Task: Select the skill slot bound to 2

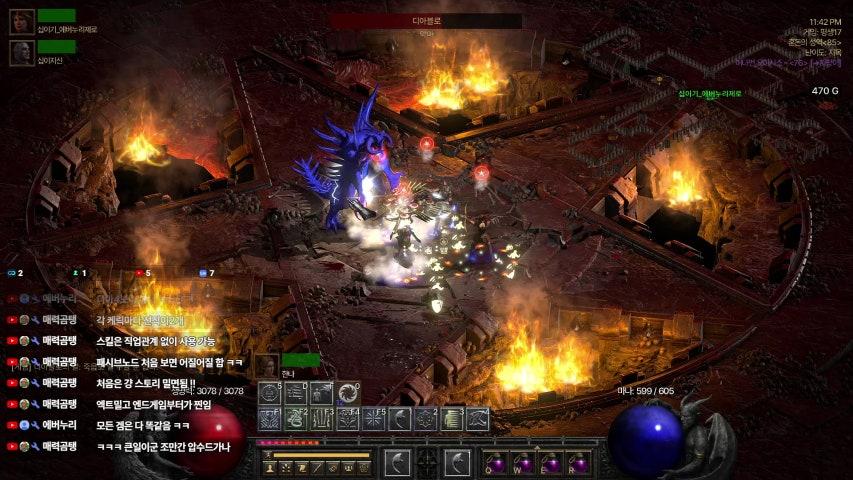Action: 426,419
